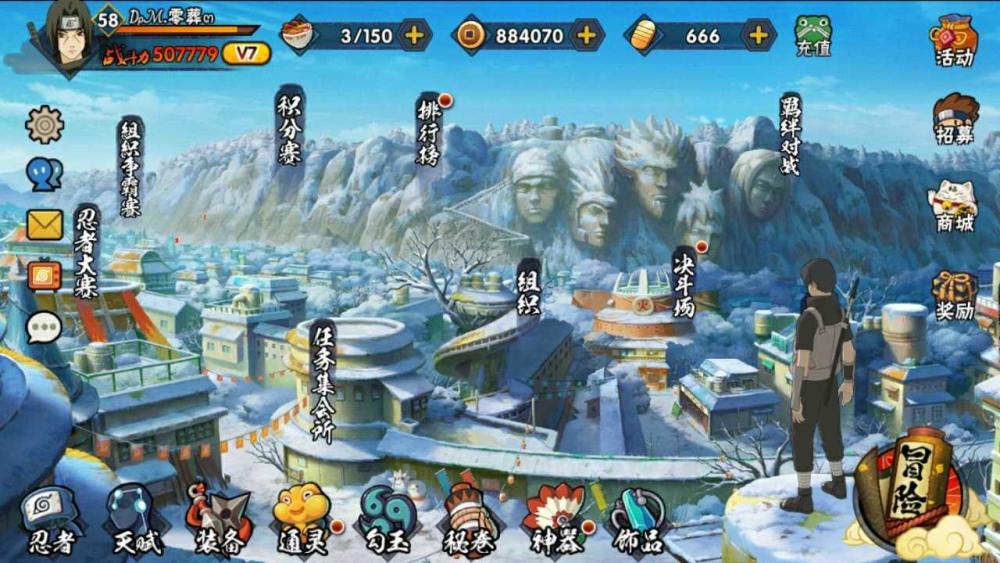Open the gear settings icon
Screen dimensions: 1000x563
coord(45,125)
